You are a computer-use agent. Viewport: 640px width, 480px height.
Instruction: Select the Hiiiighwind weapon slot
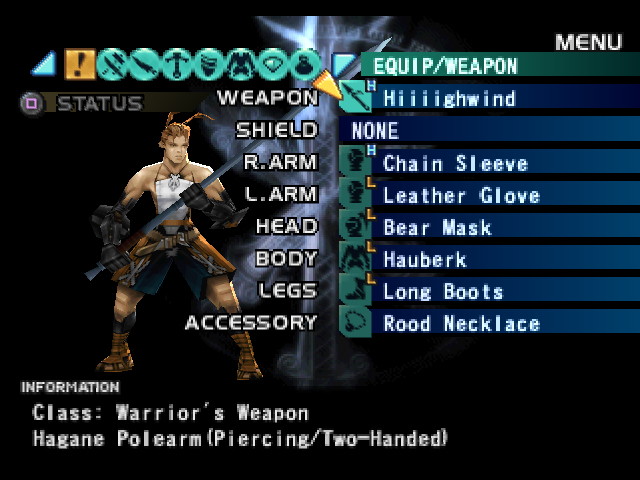tap(450, 98)
